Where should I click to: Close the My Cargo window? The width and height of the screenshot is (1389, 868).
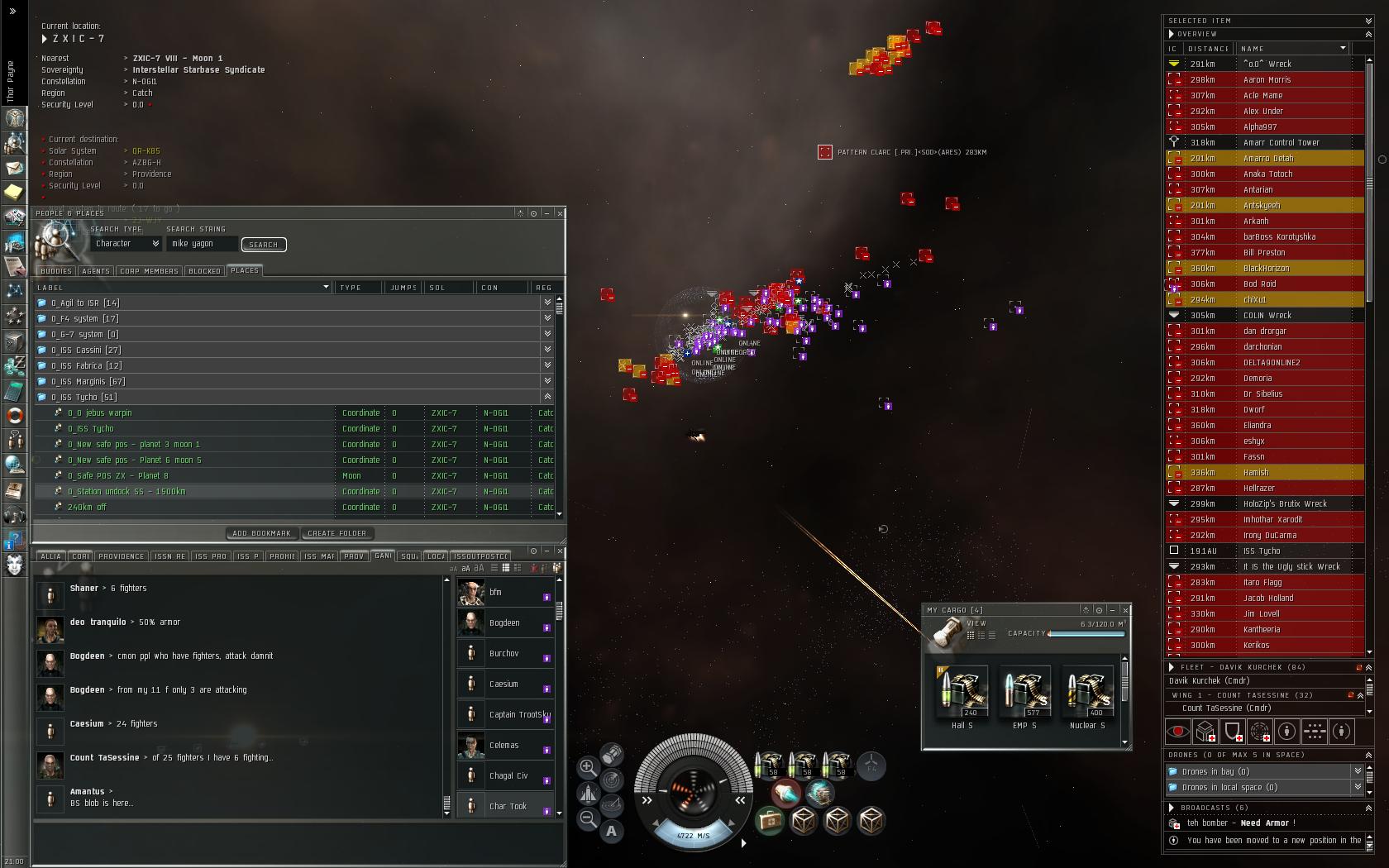pyautogui.click(x=1125, y=610)
